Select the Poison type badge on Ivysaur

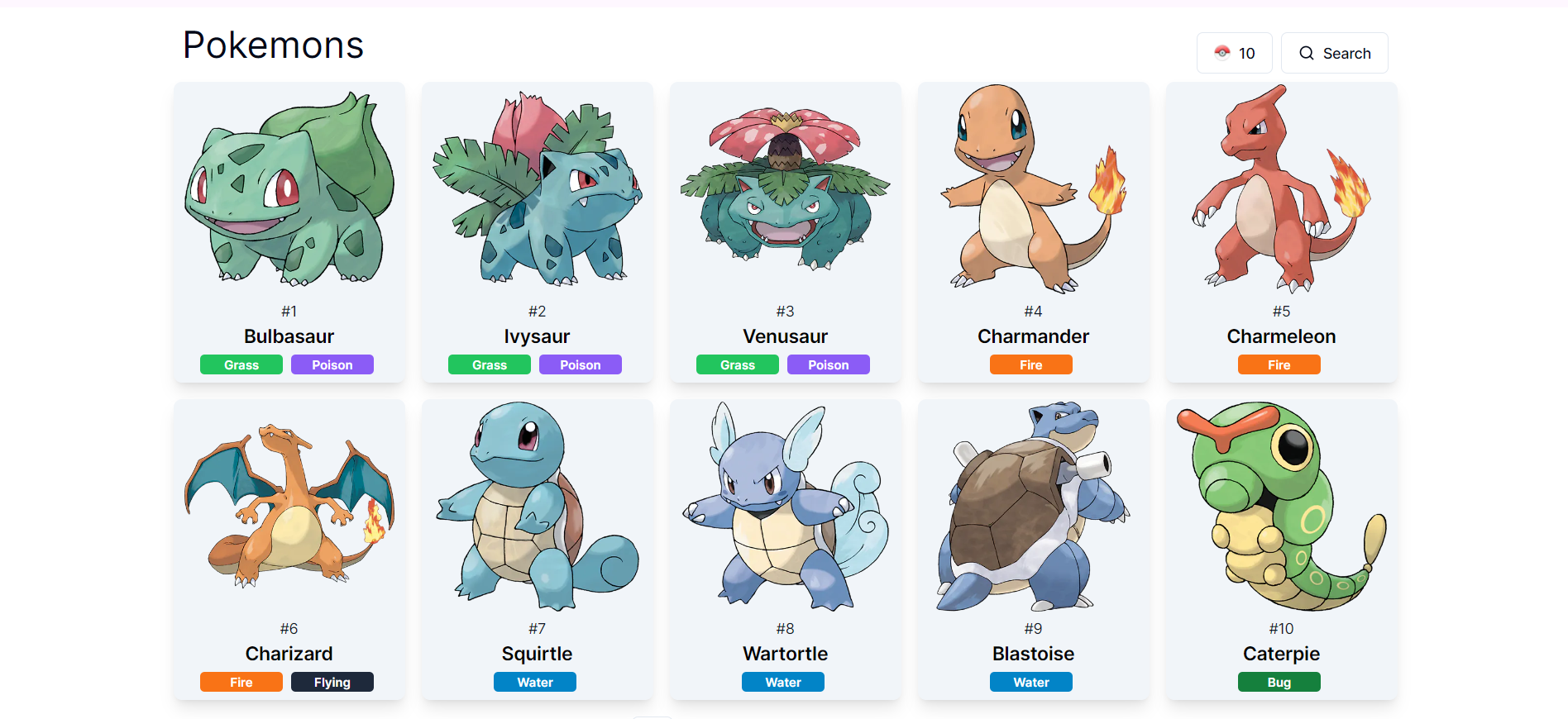point(580,364)
